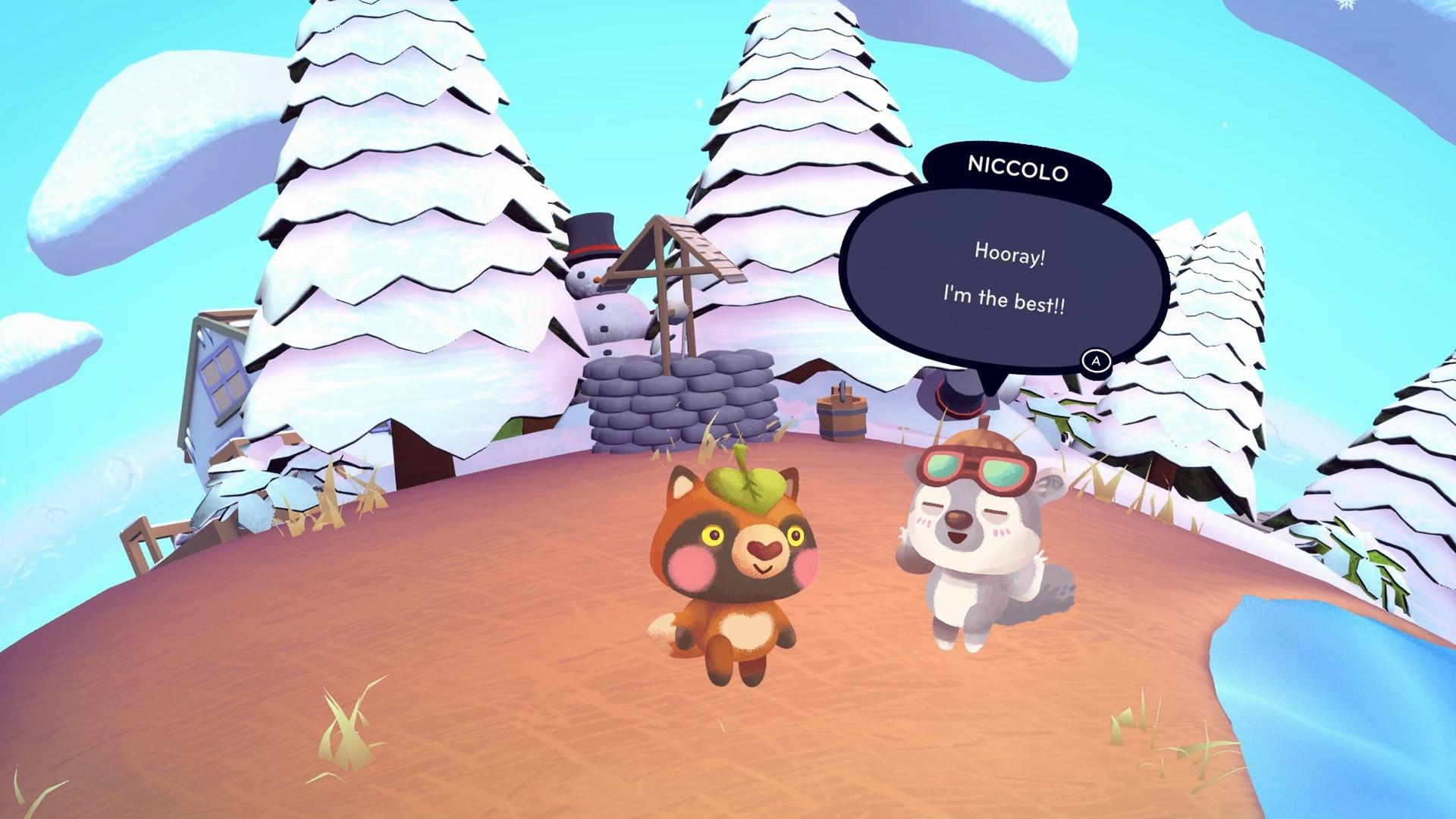Advance Niccolo's "Hooray!" dialogue bubble
Viewport: 1456px width, 819px height.
pos(1095,362)
